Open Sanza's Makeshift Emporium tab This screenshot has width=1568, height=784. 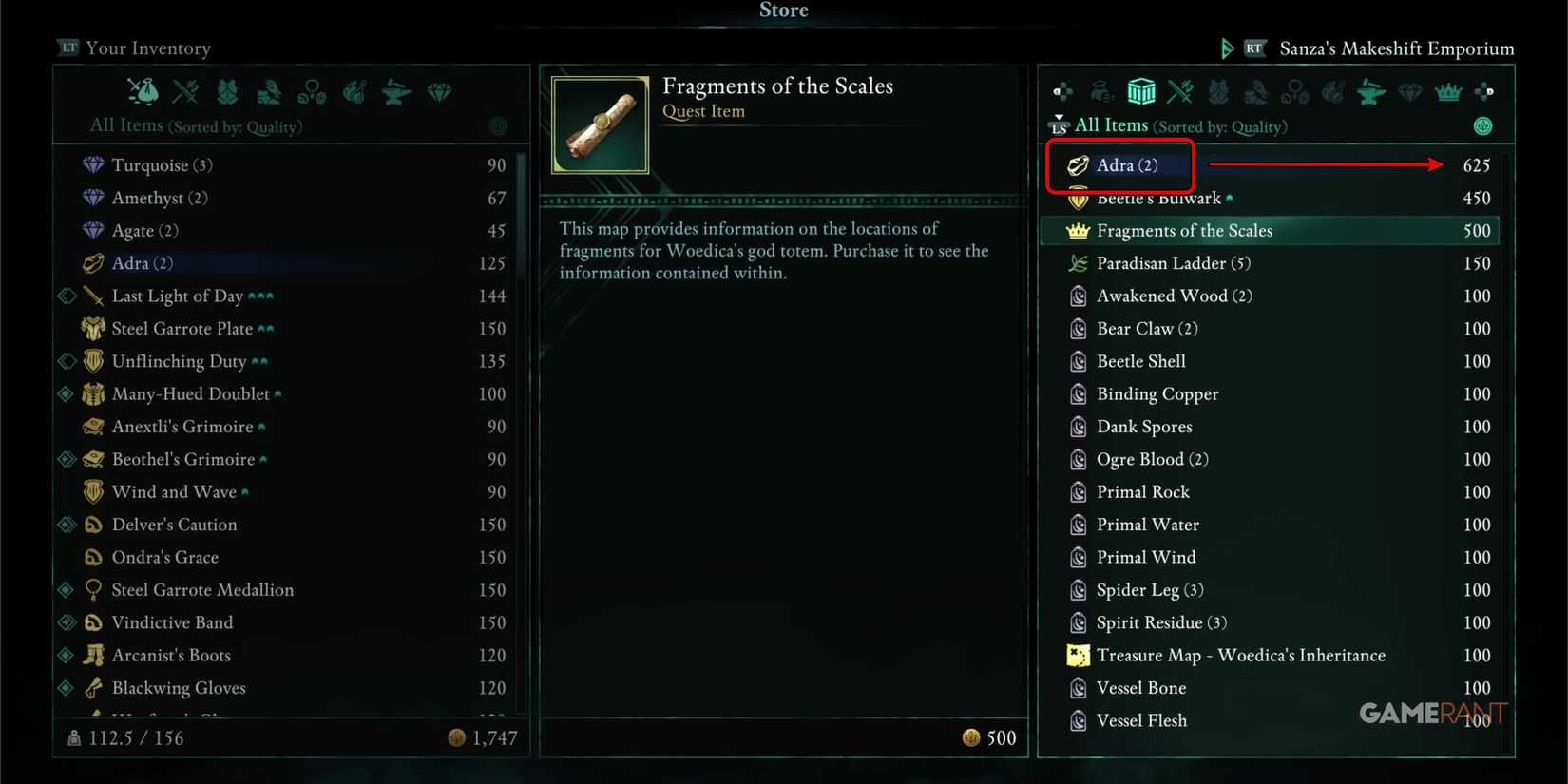tap(1396, 48)
